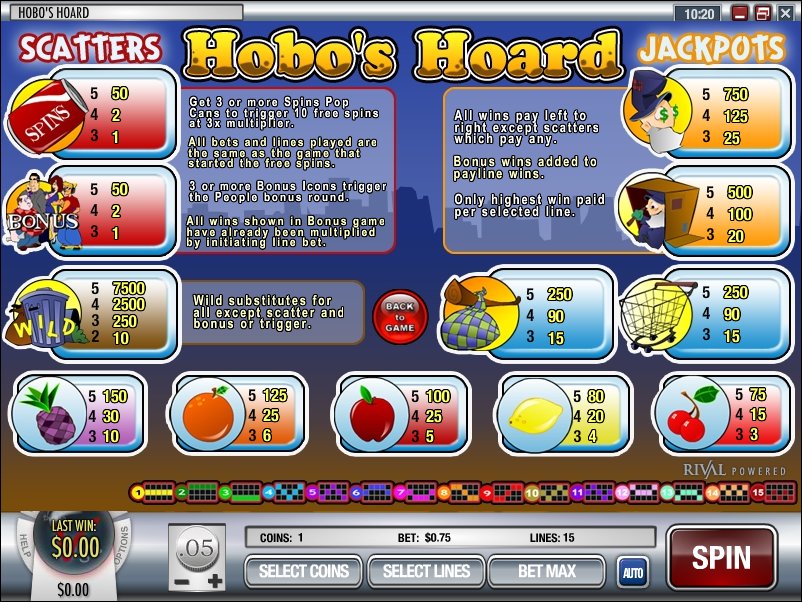Select payline number 1 marker
Viewport: 802px width, 602px height.
pyautogui.click(x=138, y=491)
